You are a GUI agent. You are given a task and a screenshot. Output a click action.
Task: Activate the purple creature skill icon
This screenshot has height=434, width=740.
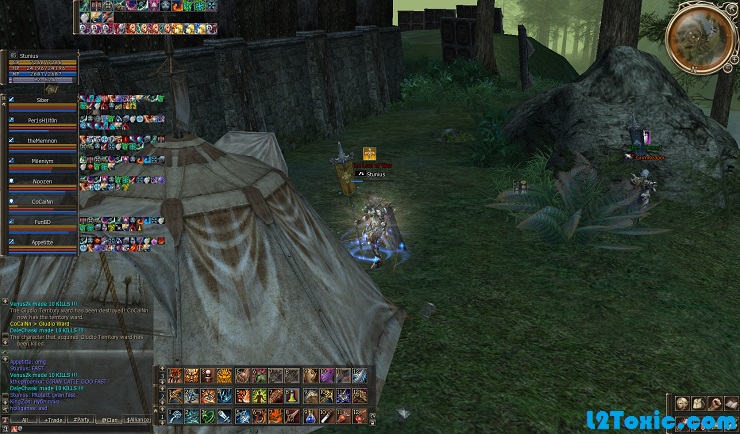pos(326,375)
